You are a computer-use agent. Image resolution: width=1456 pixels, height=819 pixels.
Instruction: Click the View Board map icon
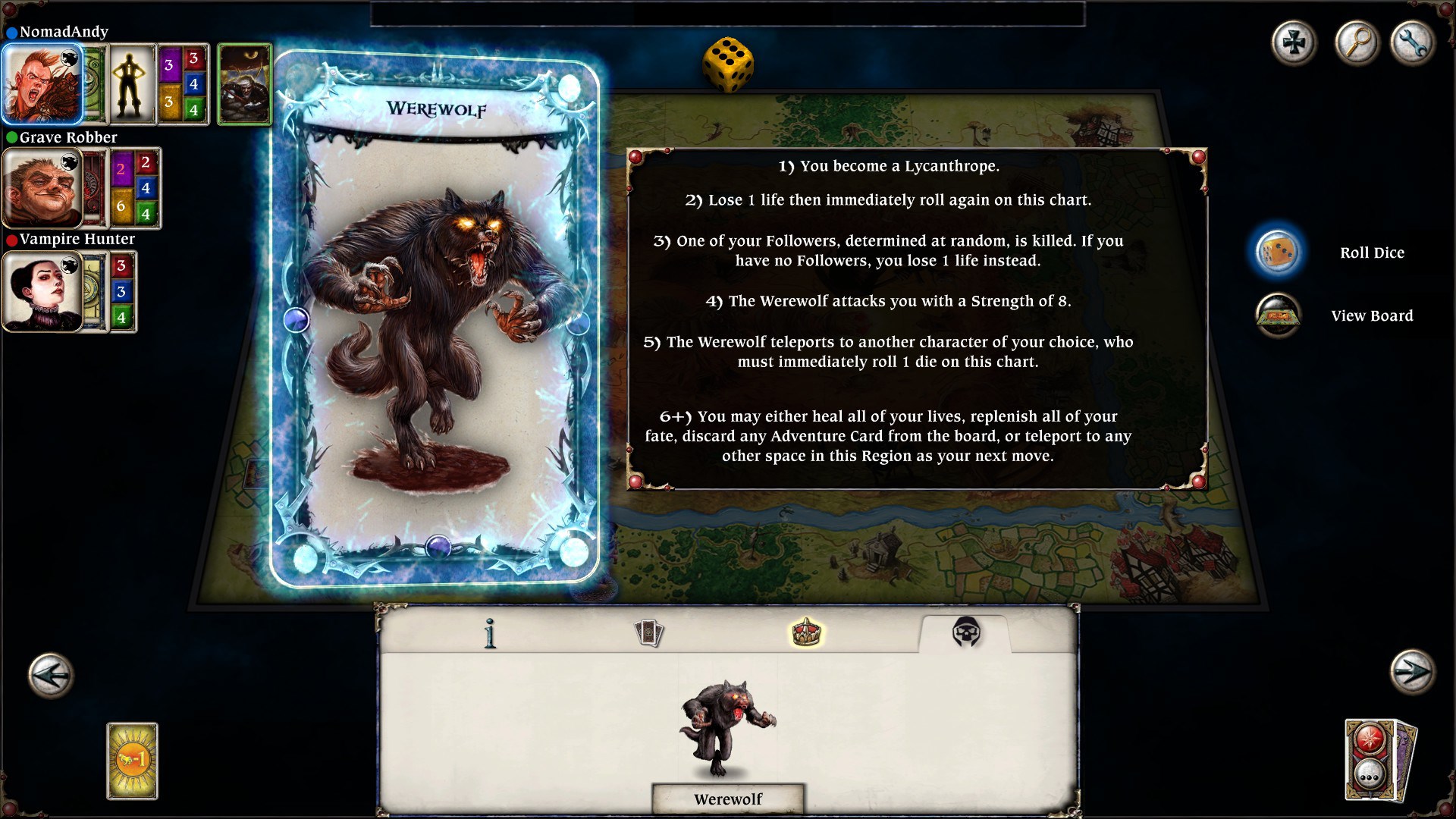tap(1279, 315)
